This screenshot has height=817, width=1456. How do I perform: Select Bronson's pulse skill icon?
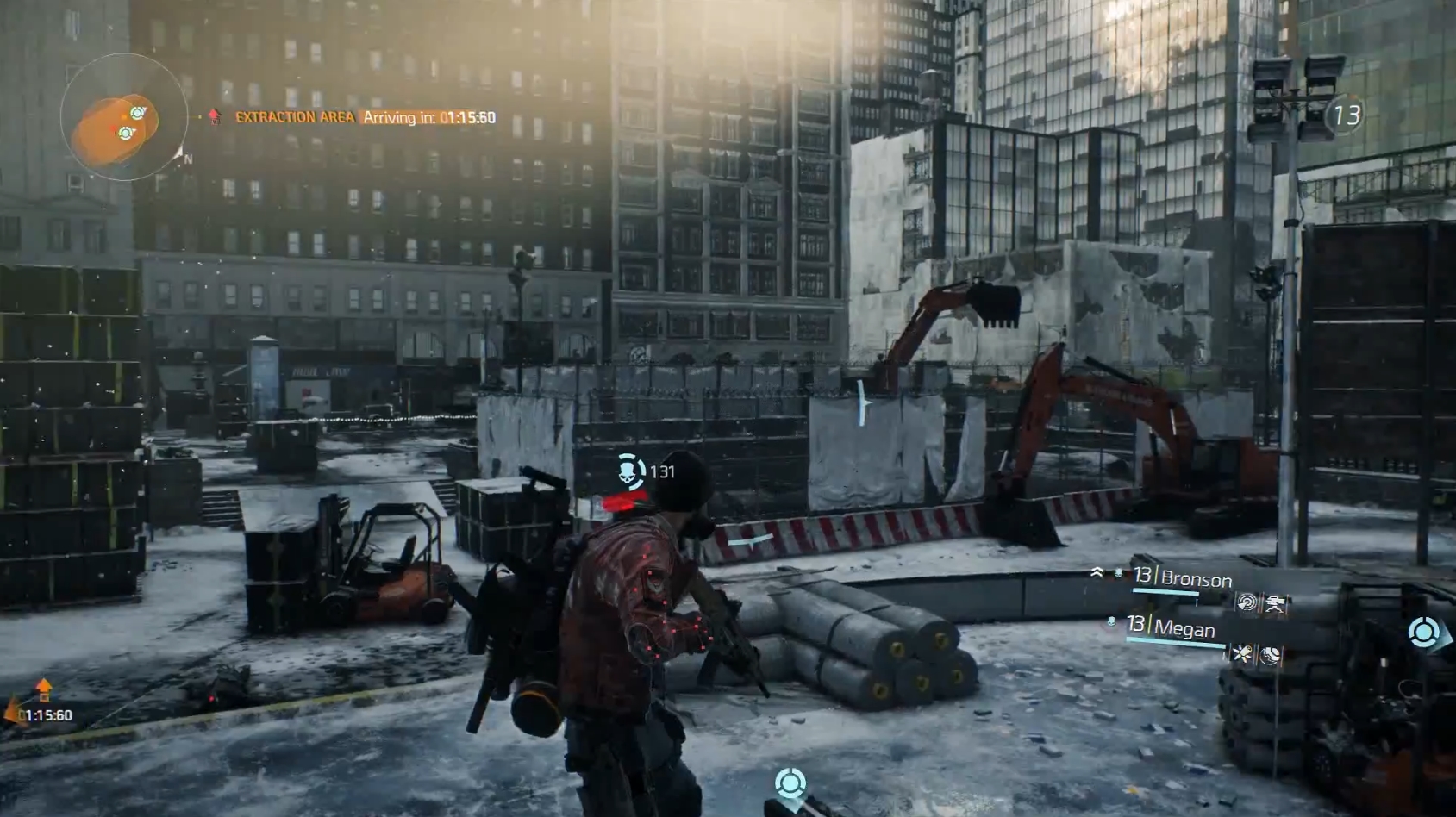click(x=1246, y=603)
